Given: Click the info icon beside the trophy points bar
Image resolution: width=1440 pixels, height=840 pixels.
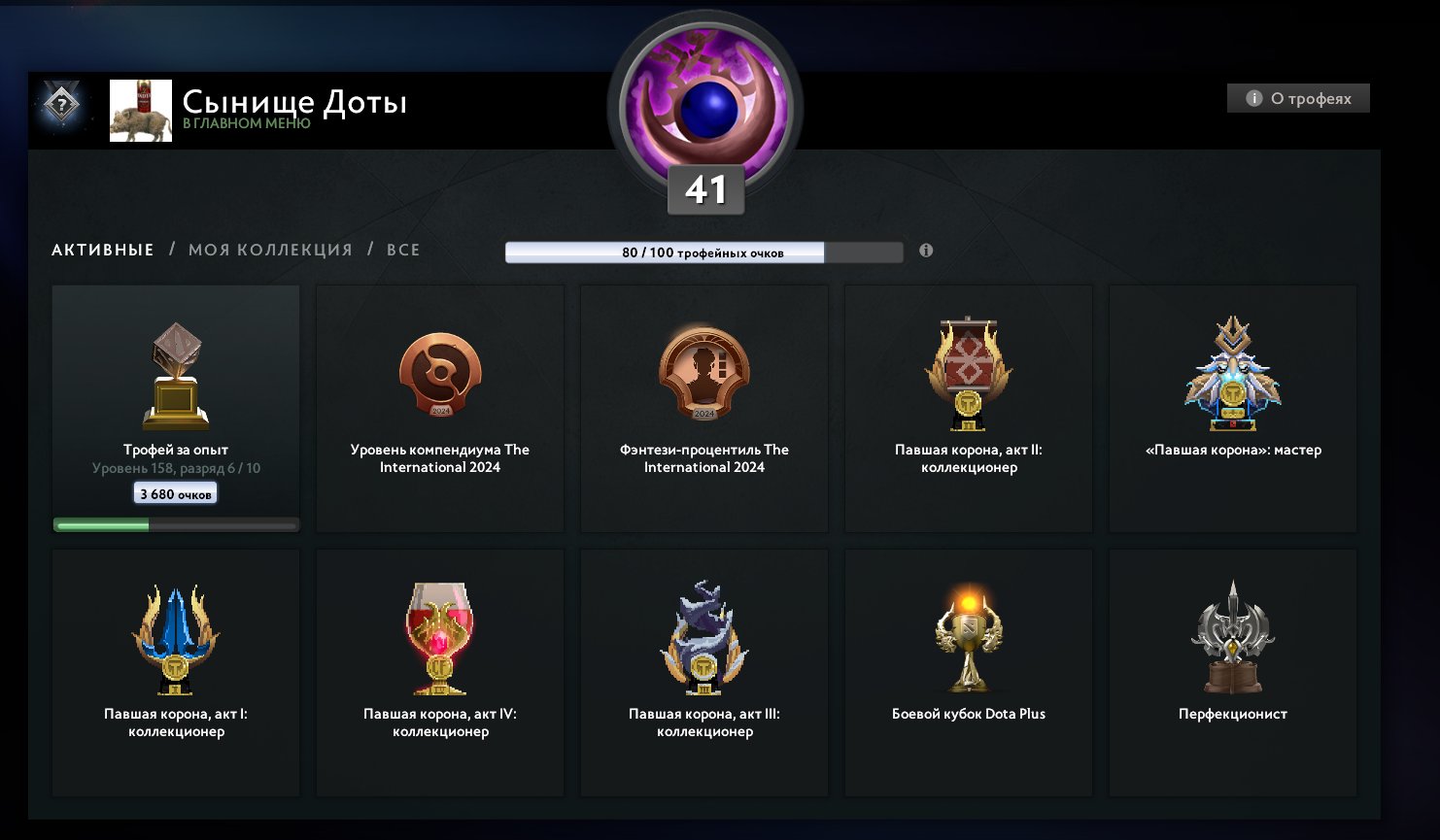Looking at the screenshot, I should coord(925,251).
